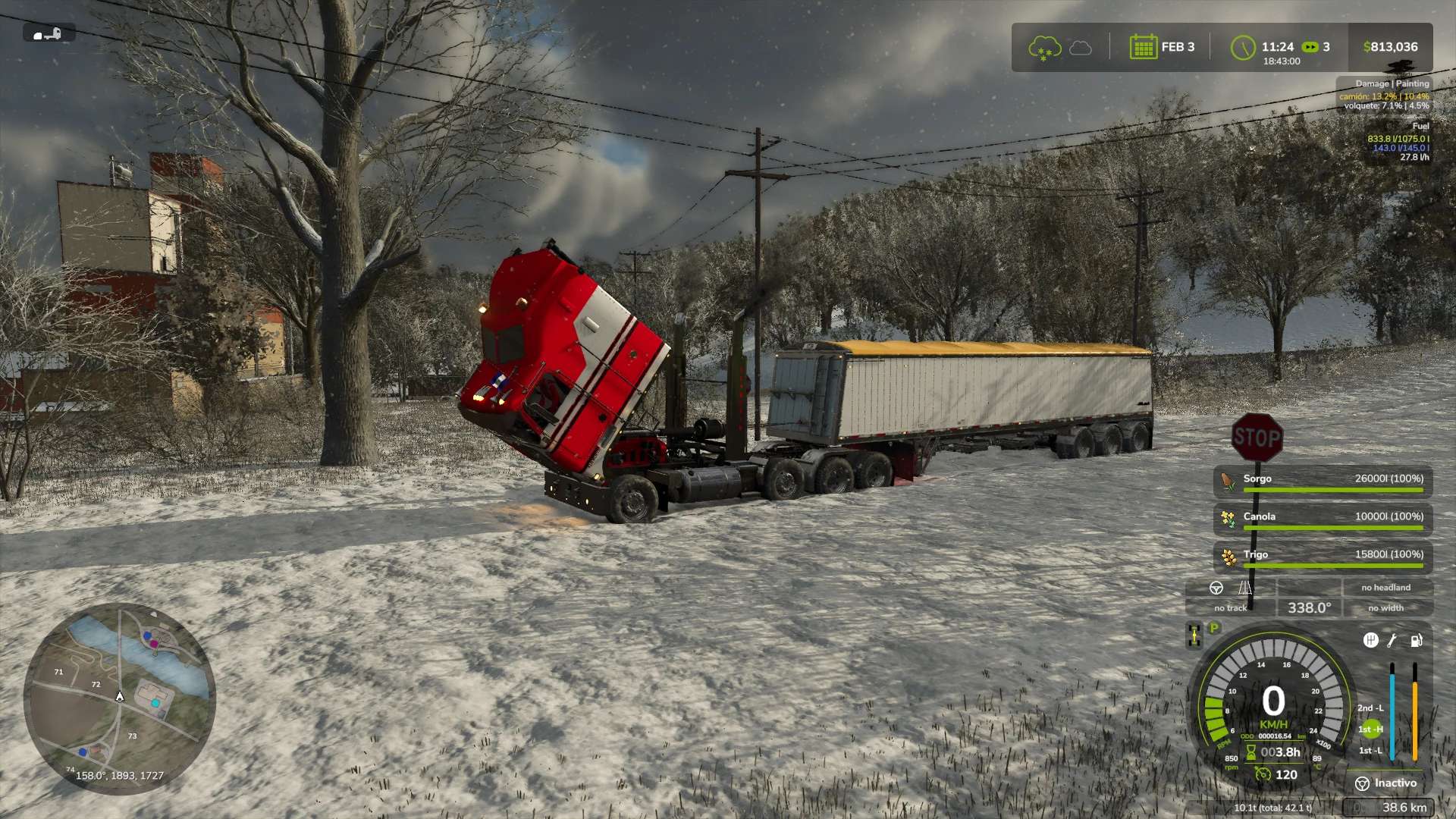Select the Sorgo fill level row
This screenshot has height=819, width=1456.
pyautogui.click(x=1323, y=481)
